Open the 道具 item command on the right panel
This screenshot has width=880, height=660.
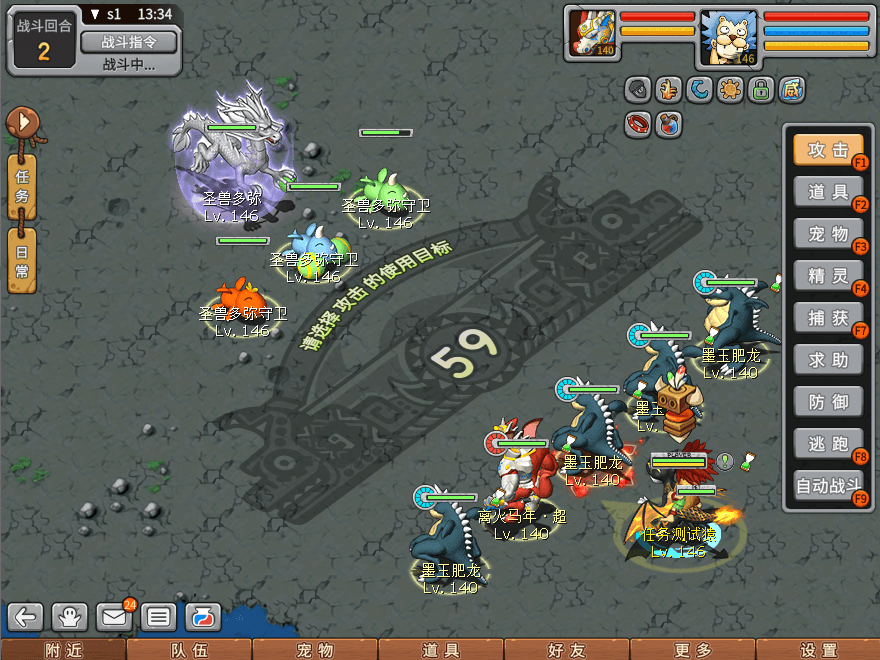[x=828, y=191]
